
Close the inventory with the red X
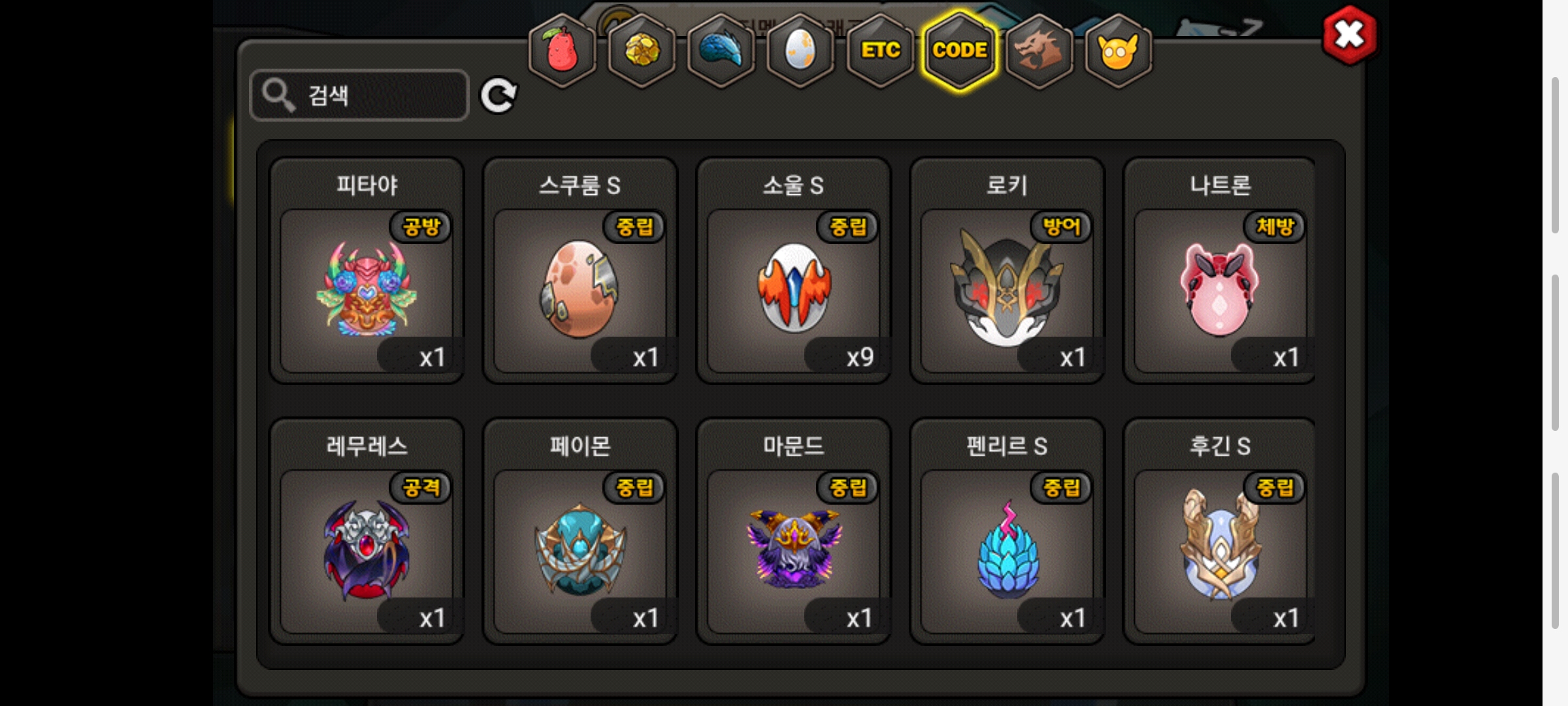[1349, 35]
